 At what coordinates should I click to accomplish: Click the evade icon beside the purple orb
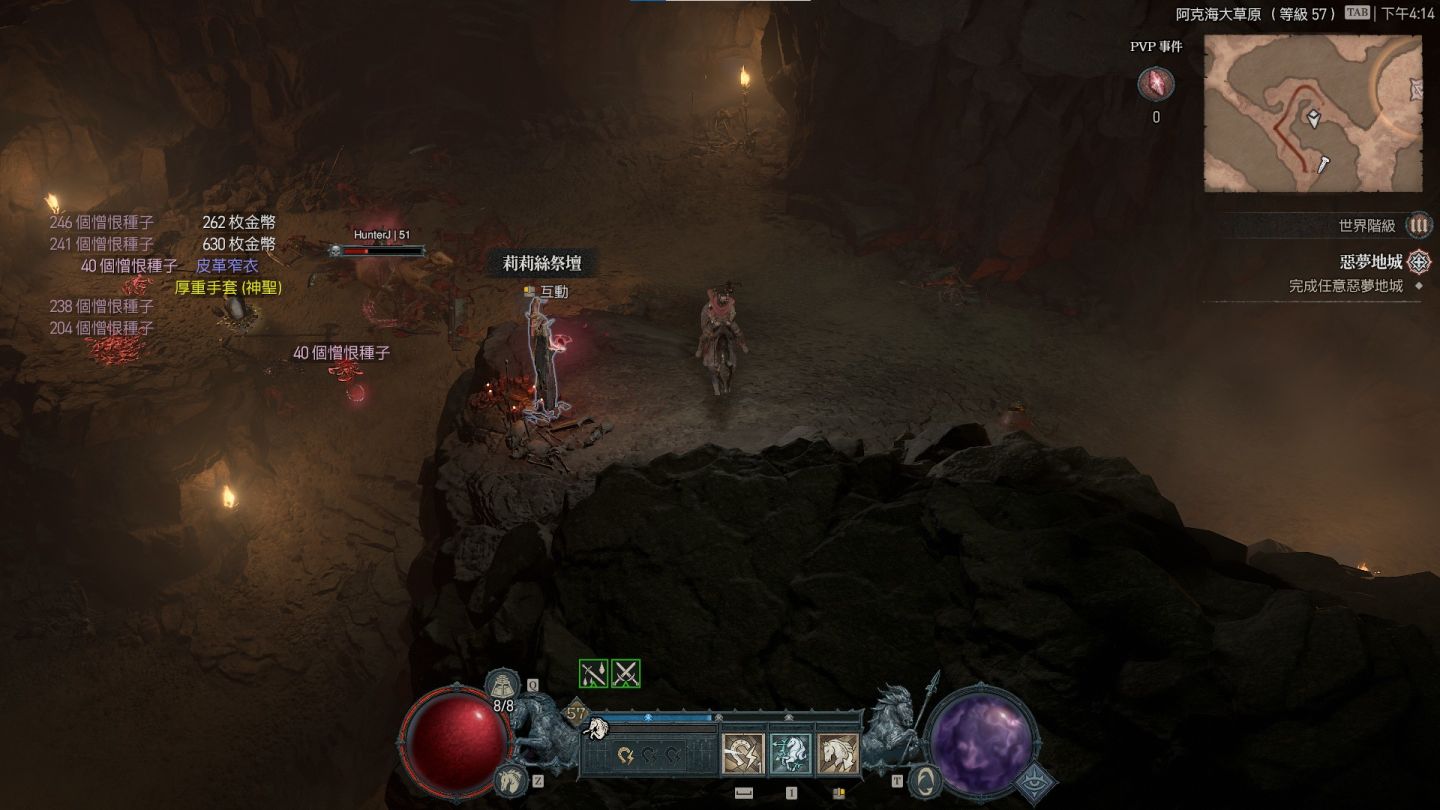pyautogui.click(x=927, y=780)
